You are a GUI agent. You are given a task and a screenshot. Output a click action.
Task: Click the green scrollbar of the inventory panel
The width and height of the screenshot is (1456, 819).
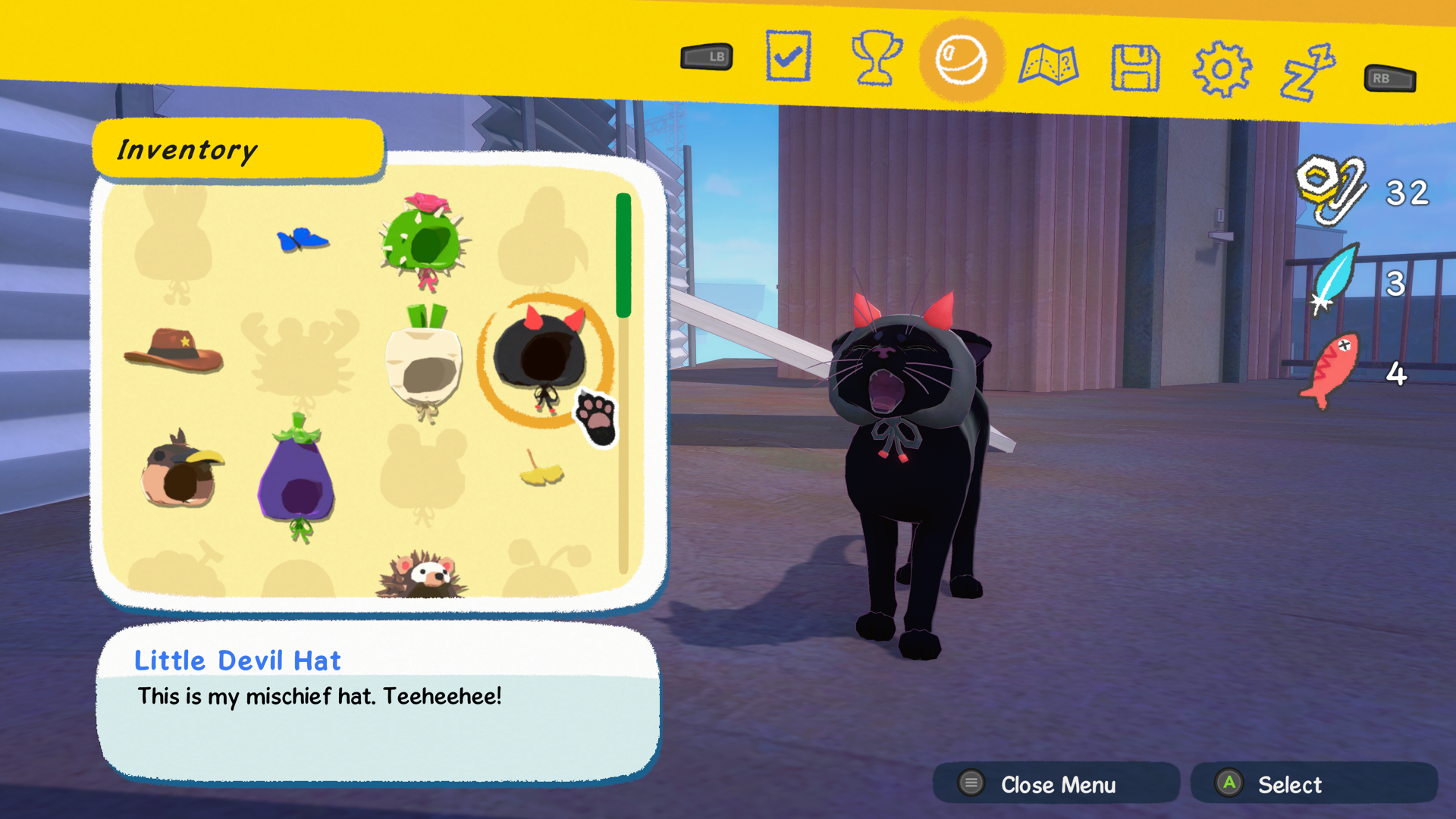623,254
